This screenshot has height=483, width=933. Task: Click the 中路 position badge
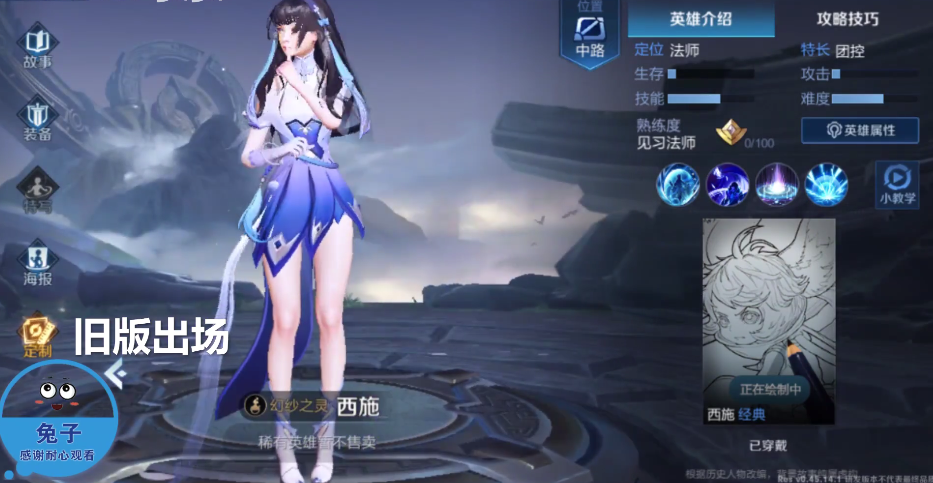pos(589,35)
